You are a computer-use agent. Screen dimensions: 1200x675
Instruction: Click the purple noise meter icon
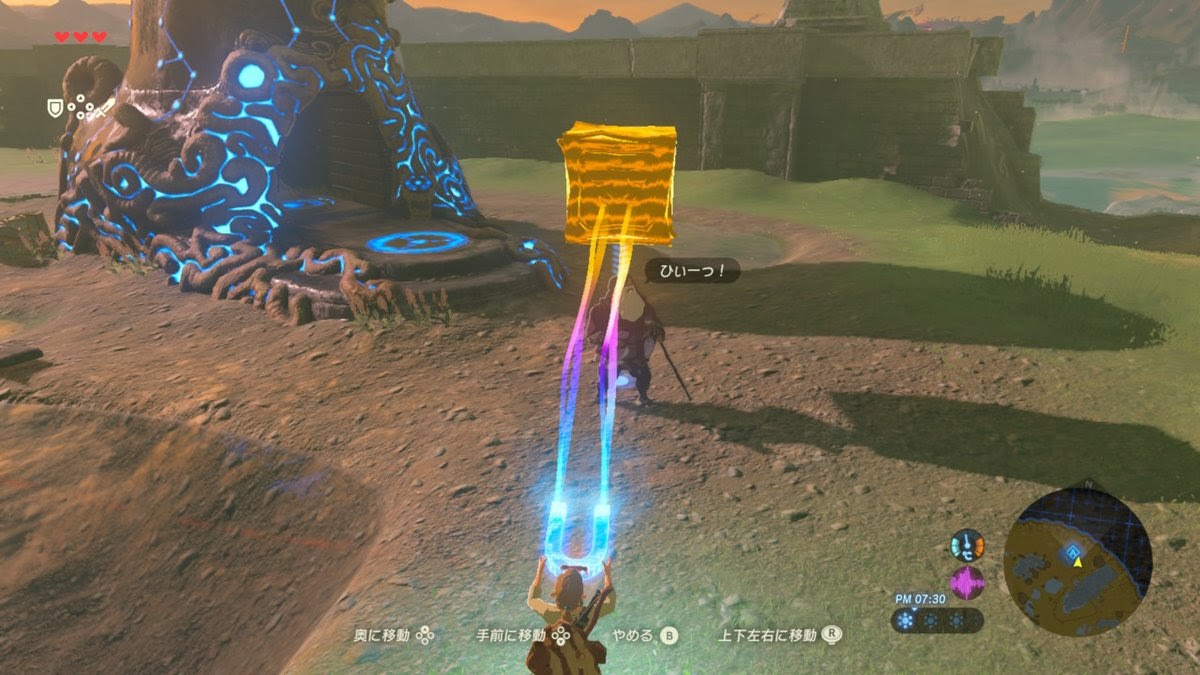pos(967,582)
